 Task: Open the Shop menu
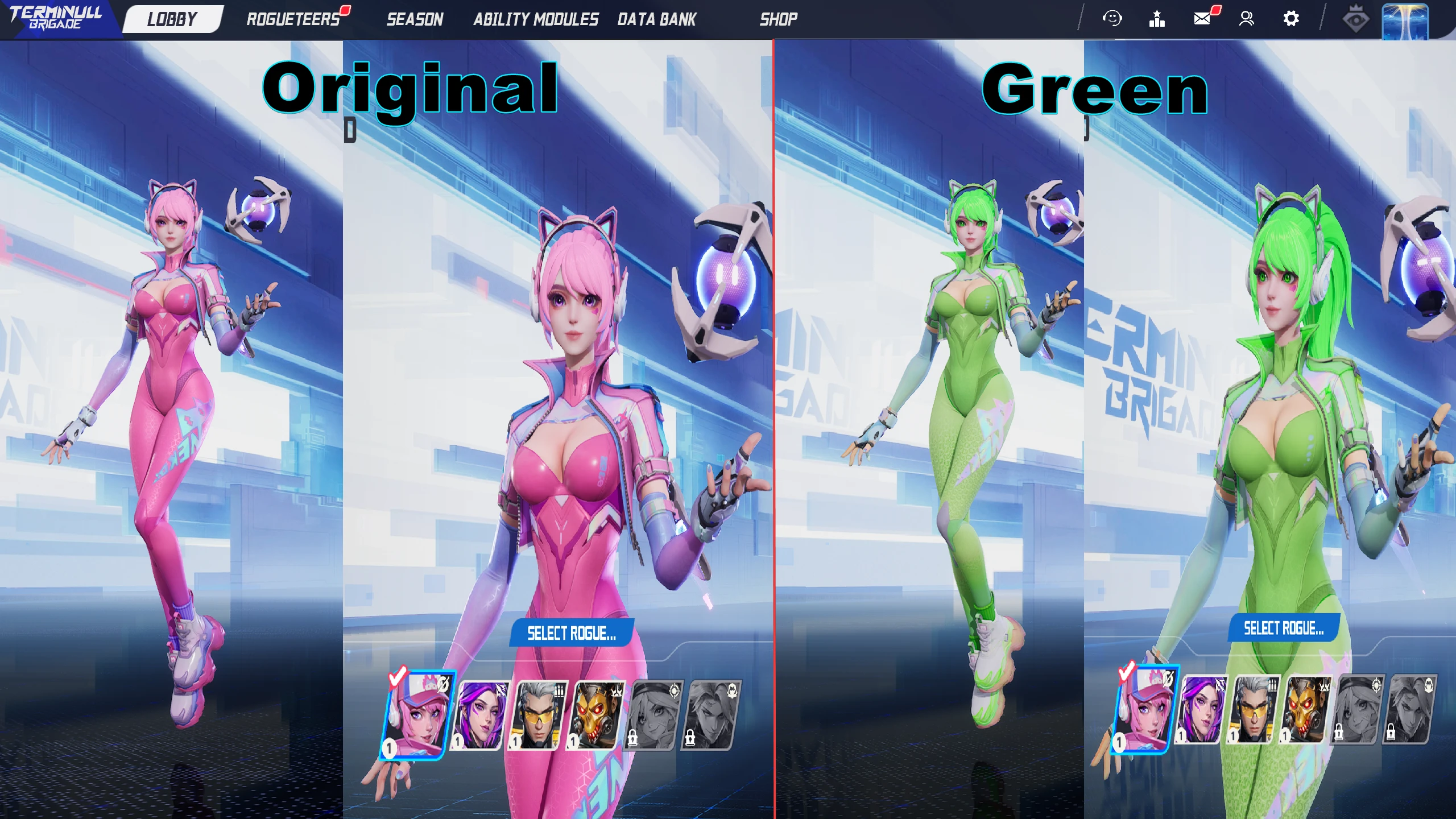779,20
